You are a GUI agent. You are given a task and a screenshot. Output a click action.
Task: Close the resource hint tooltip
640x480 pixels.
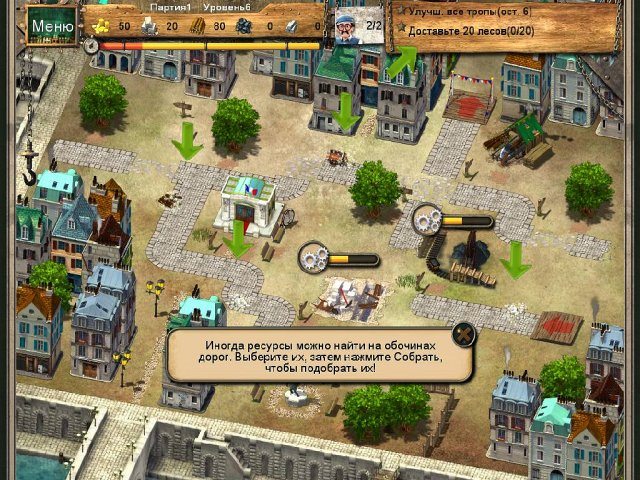(461, 334)
